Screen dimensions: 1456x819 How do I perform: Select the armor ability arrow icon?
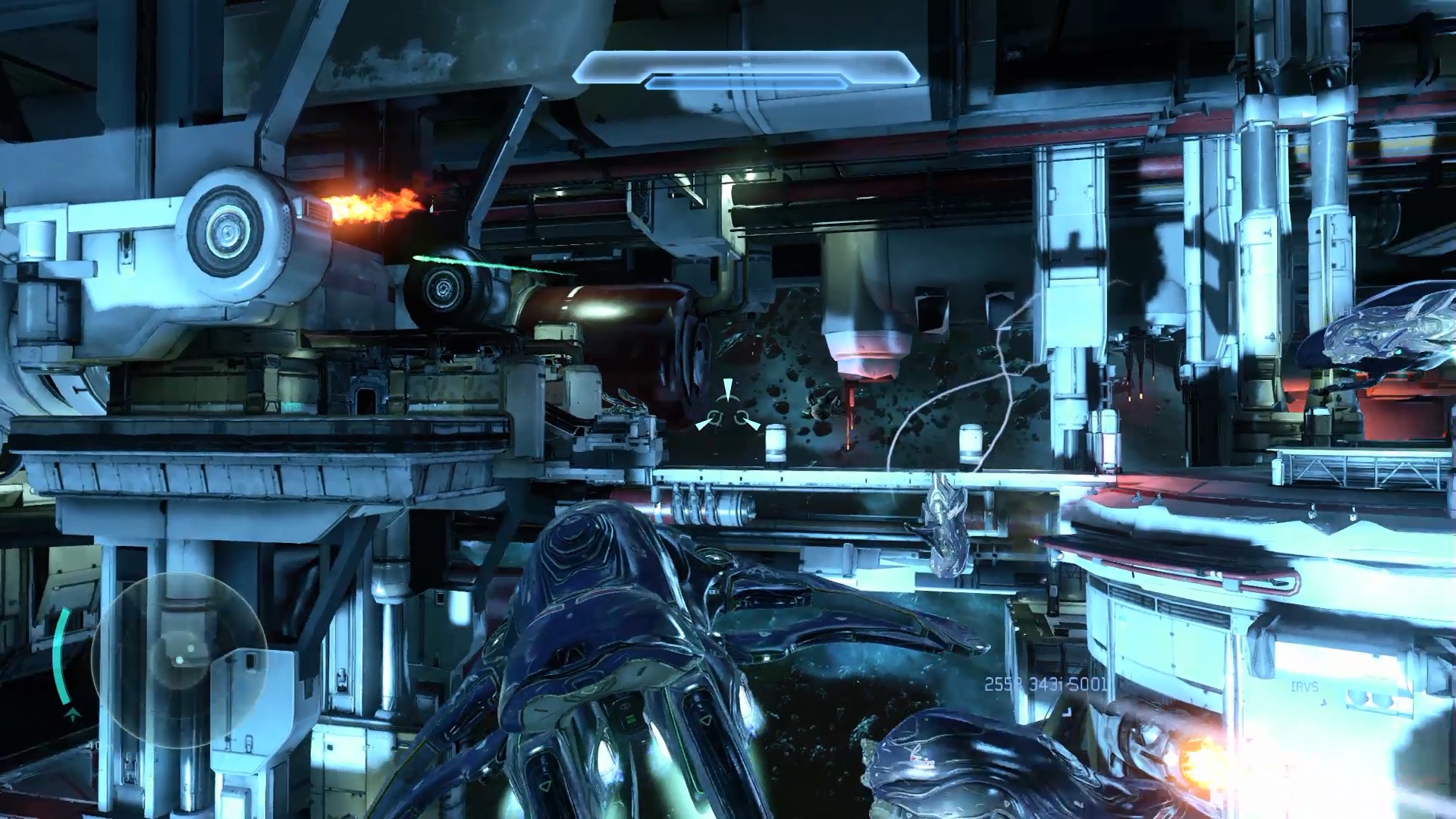click(73, 714)
